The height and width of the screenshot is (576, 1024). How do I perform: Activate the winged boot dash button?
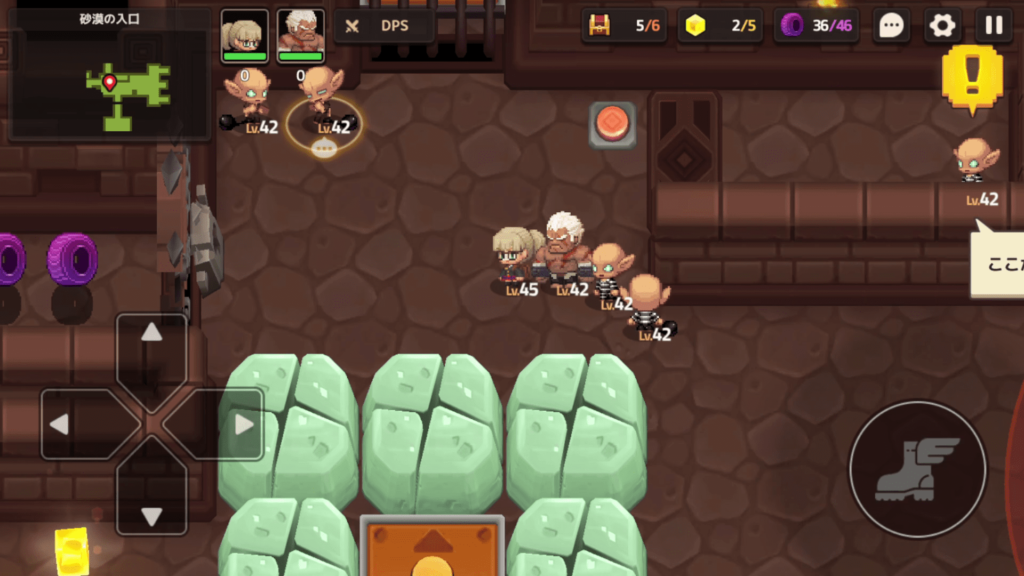[917, 469]
